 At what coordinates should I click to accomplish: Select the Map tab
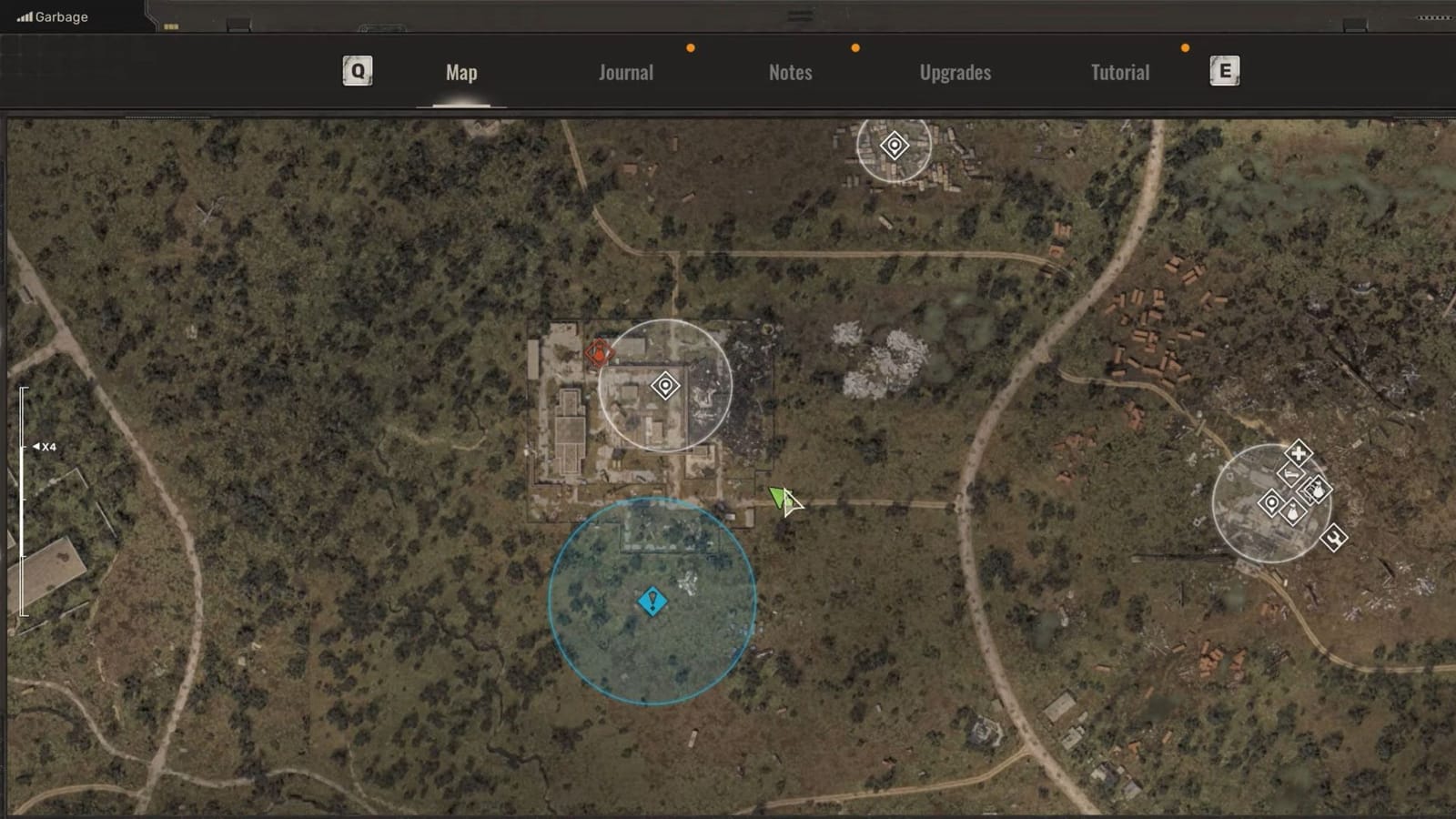(460, 72)
